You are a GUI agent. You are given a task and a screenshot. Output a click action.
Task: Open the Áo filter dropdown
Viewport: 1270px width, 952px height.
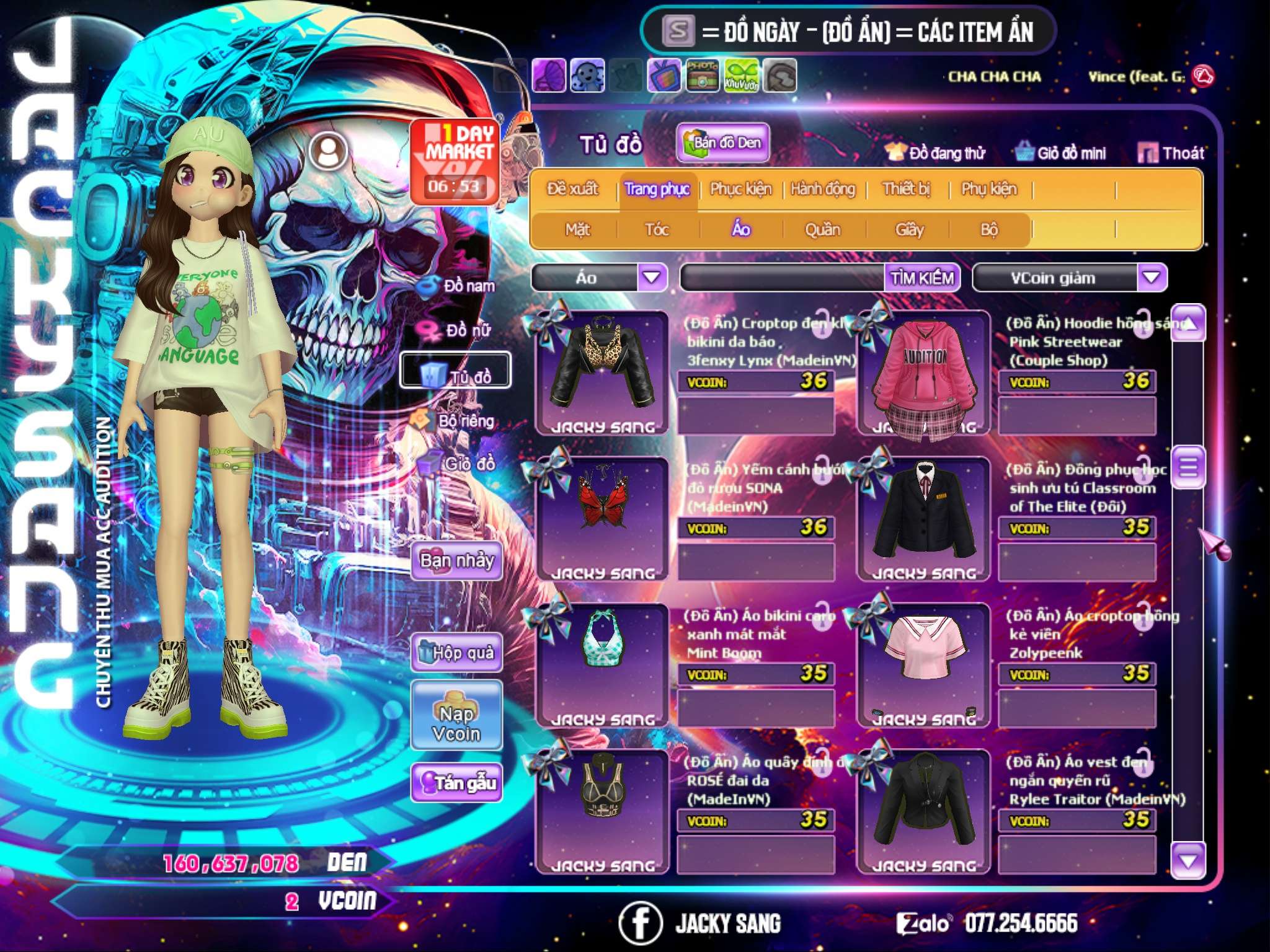tap(652, 277)
